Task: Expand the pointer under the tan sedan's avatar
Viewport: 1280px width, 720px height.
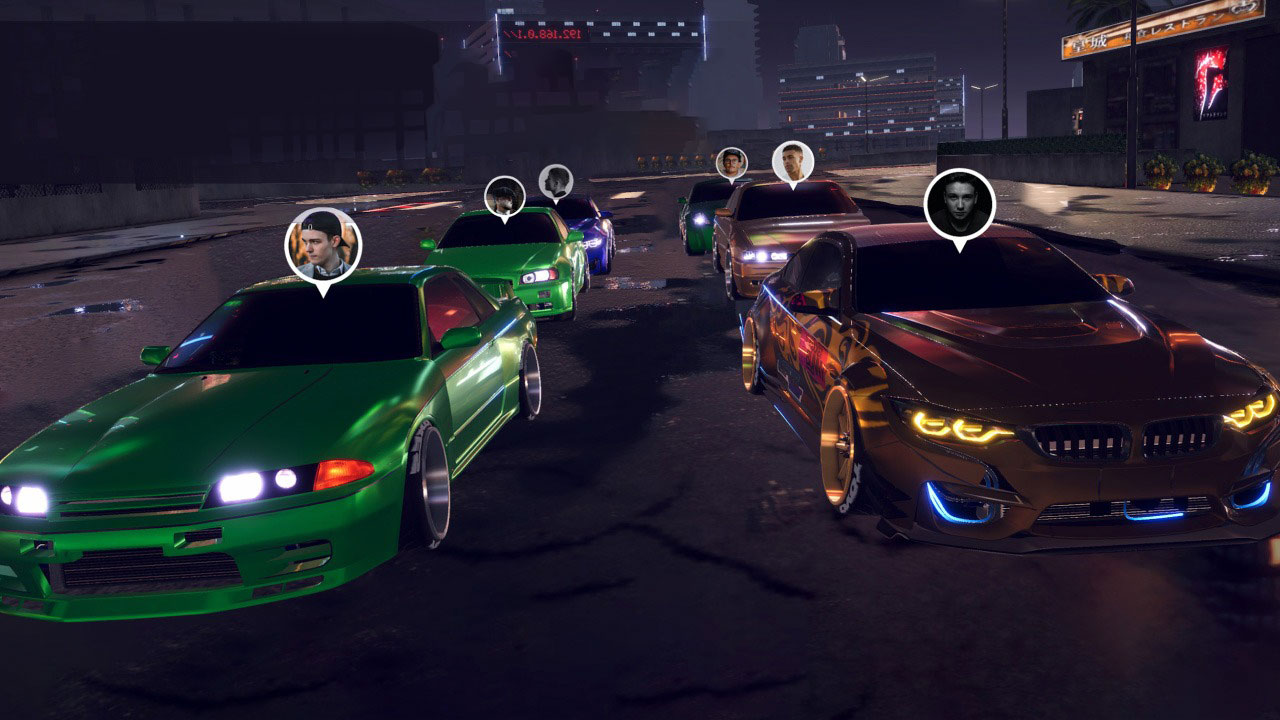Action: [x=794, y=186]
